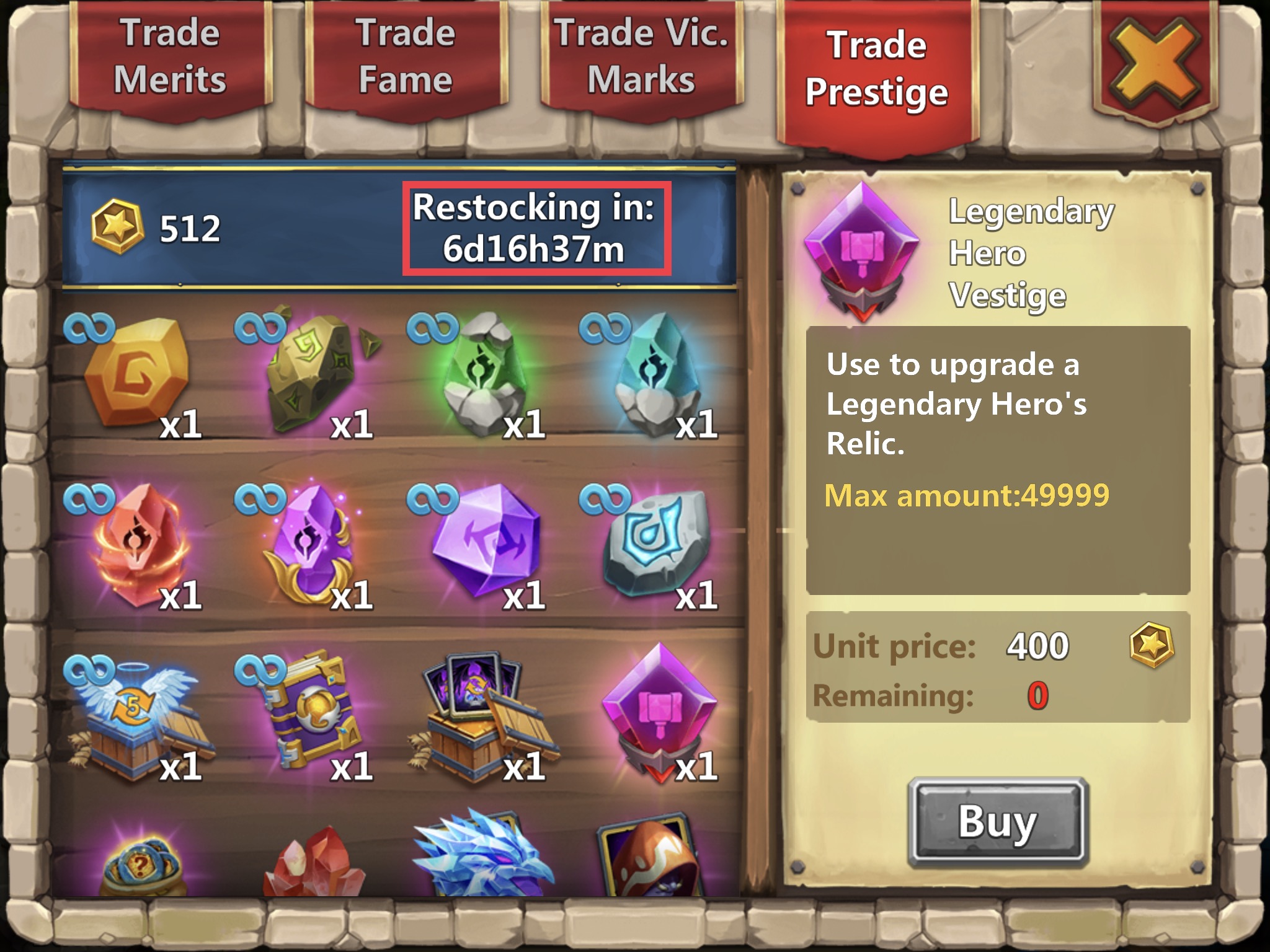Switch to the Trade Merits tab
This screenshot has height=952, width=1270.
pyautogui.click(x=169, y=57)
